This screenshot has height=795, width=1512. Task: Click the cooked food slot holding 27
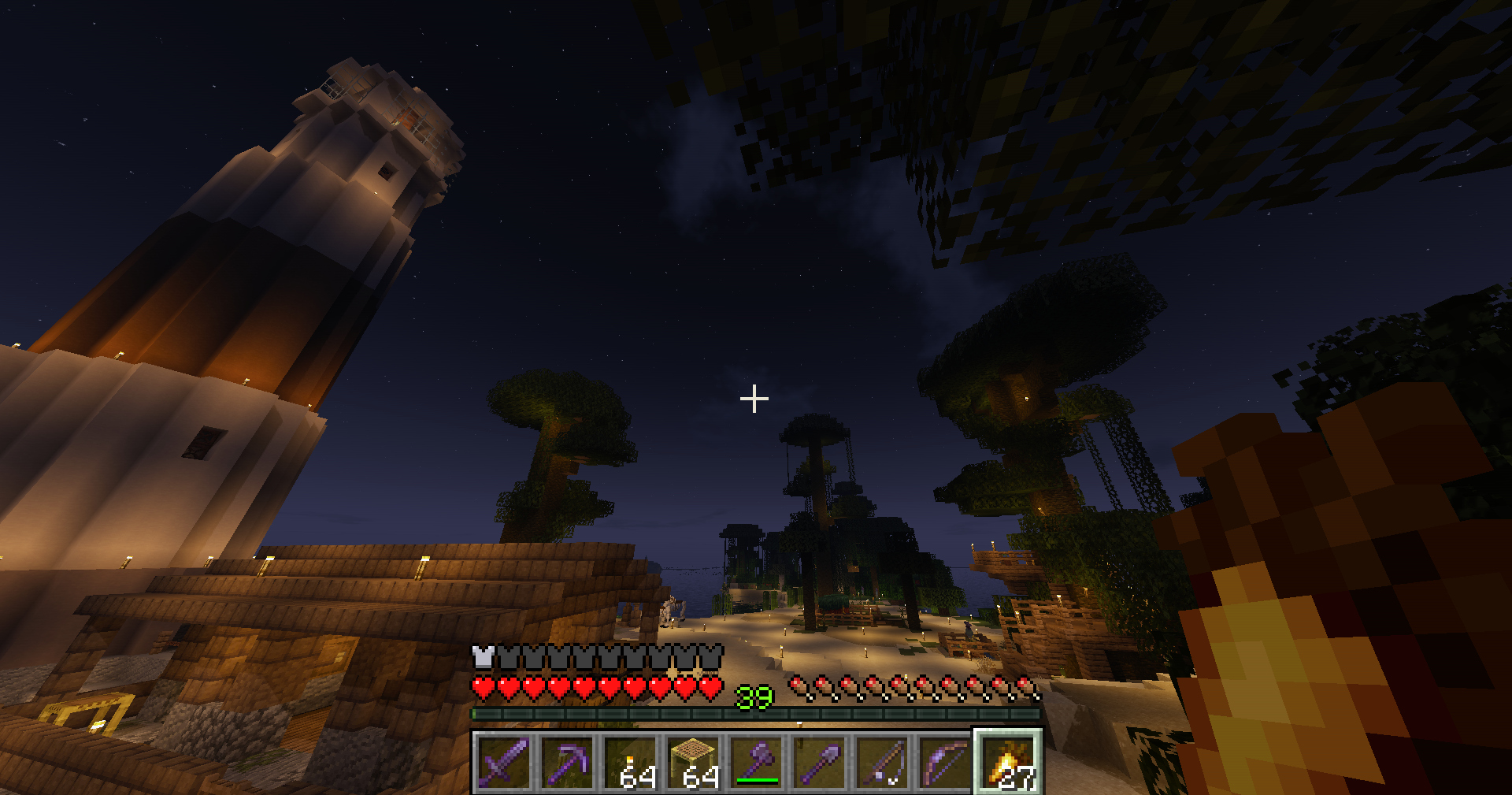point(1009,762)
